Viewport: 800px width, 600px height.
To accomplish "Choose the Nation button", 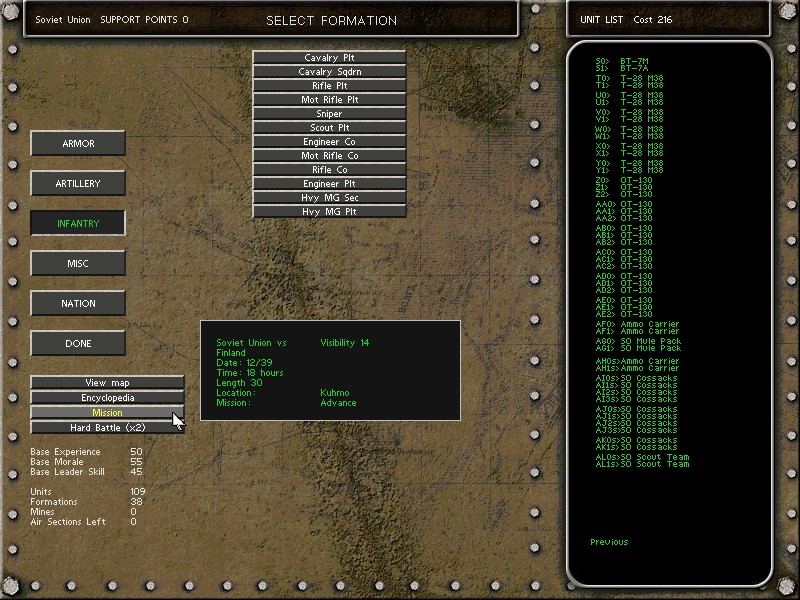I will click(78, 304).
